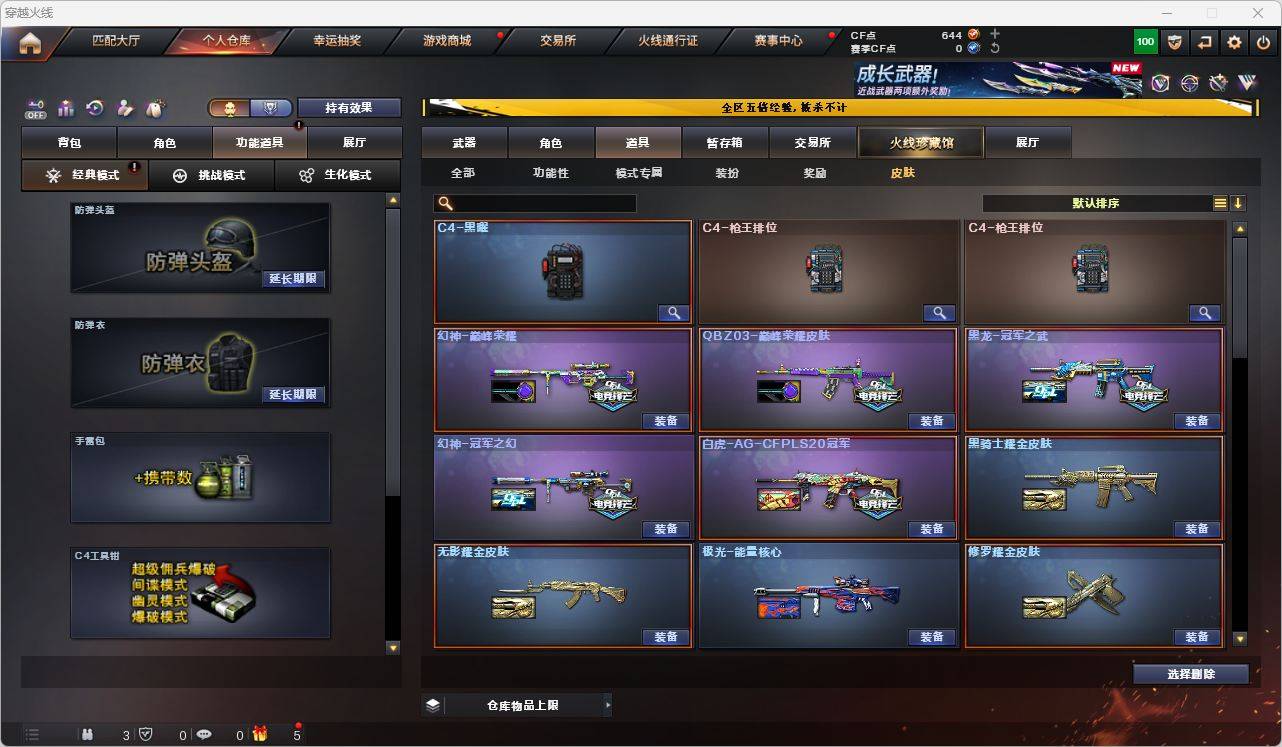Click the friends icon in bottom bar

point(89,733)
